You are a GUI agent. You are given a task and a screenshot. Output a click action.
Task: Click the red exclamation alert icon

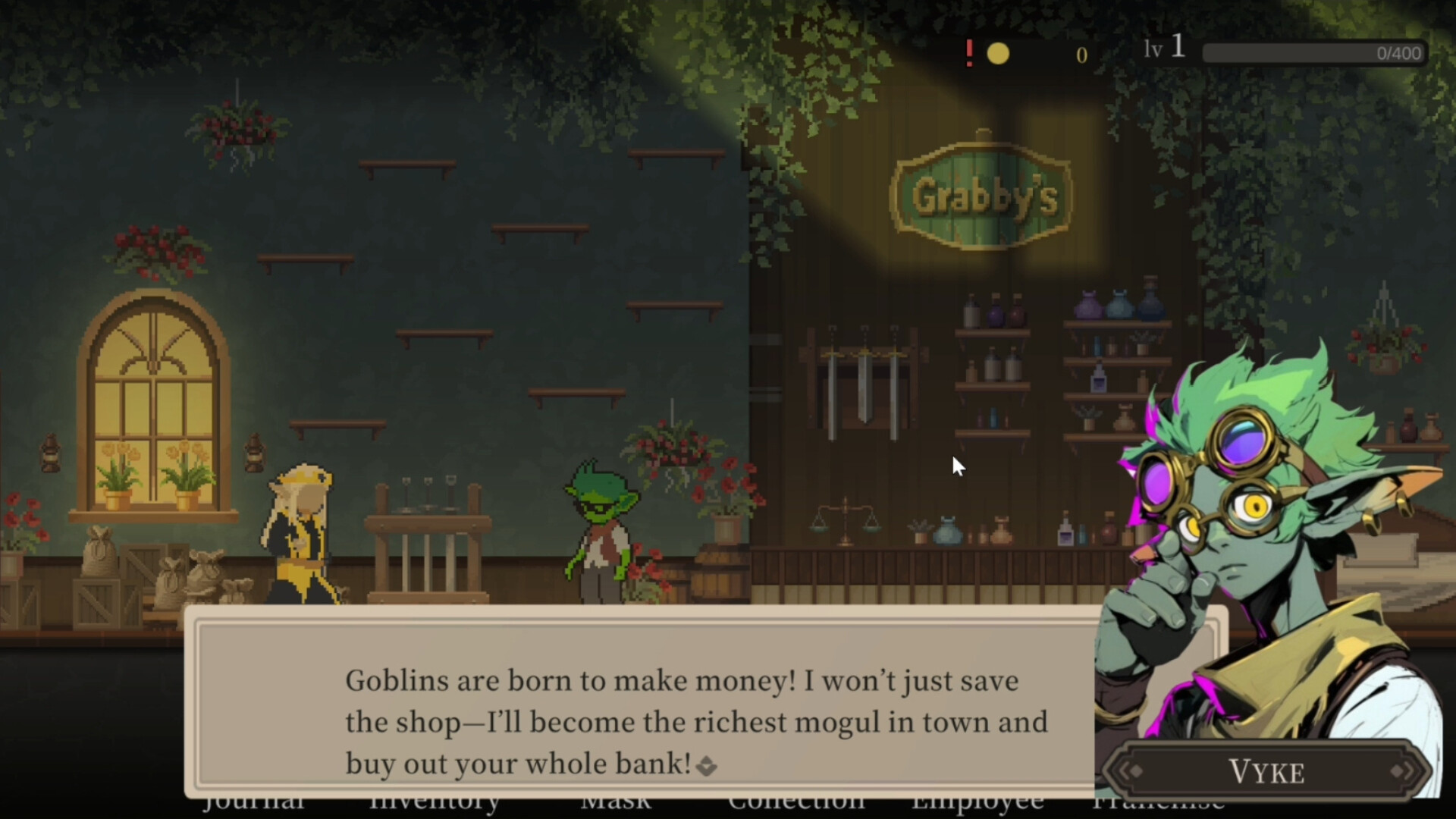click(x=968, y=52)
